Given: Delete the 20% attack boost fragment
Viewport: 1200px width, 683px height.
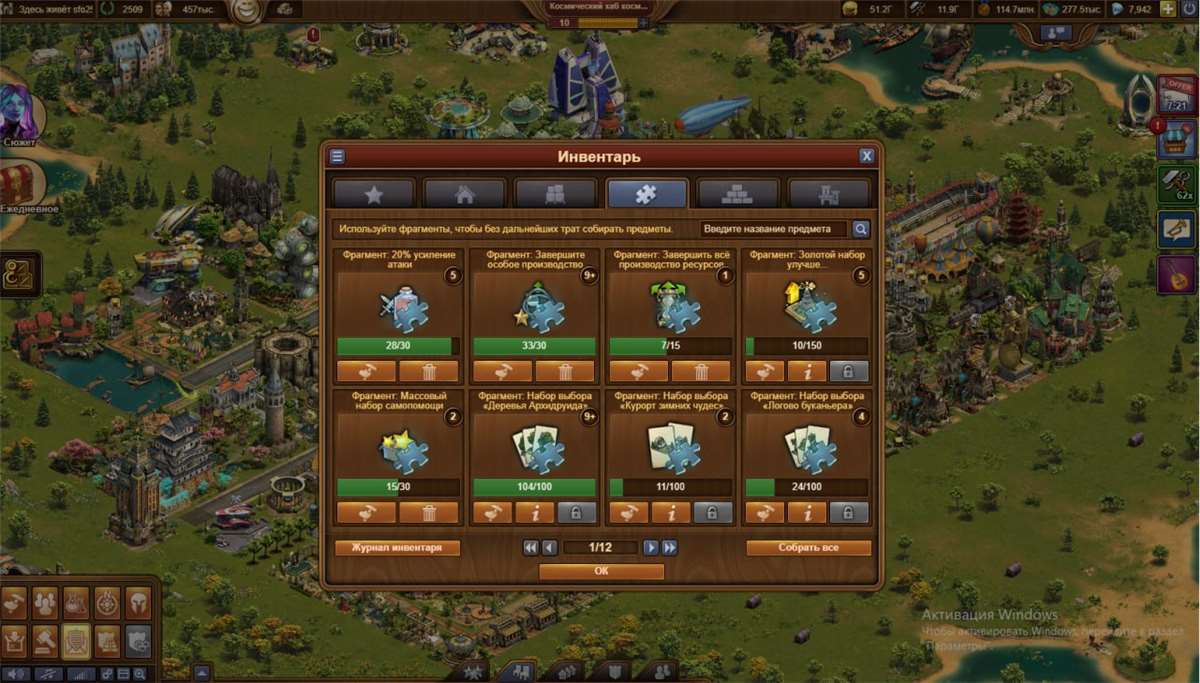Looking at the screenshot, I should [x=428, y=372].
